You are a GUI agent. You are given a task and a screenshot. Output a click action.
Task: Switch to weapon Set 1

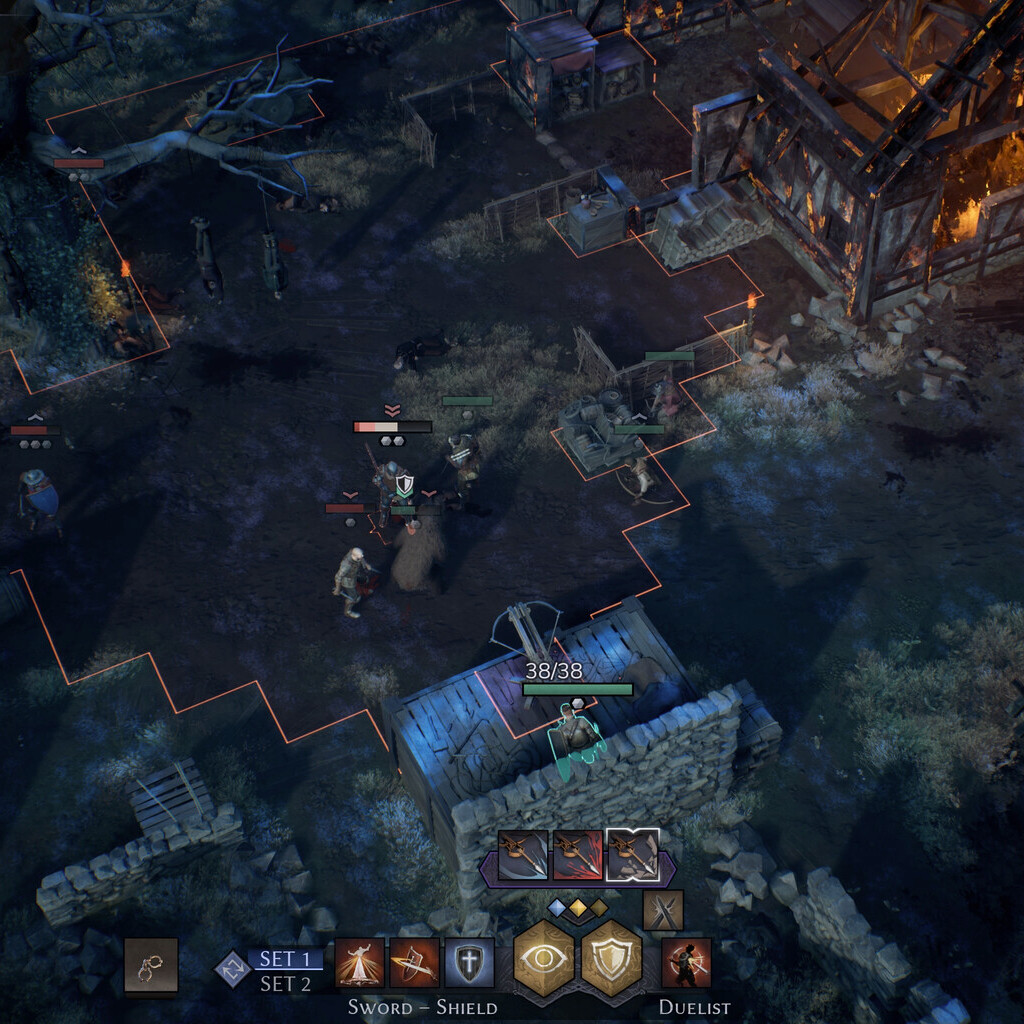285,959
